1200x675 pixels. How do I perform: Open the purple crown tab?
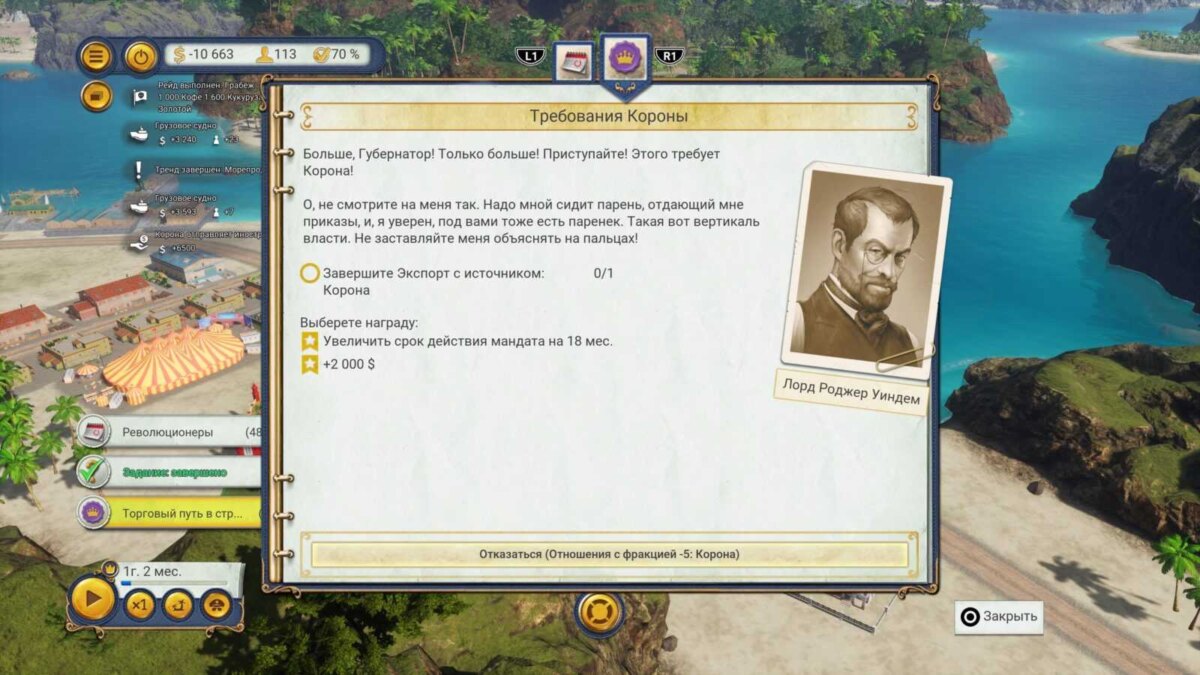[626, 58]
